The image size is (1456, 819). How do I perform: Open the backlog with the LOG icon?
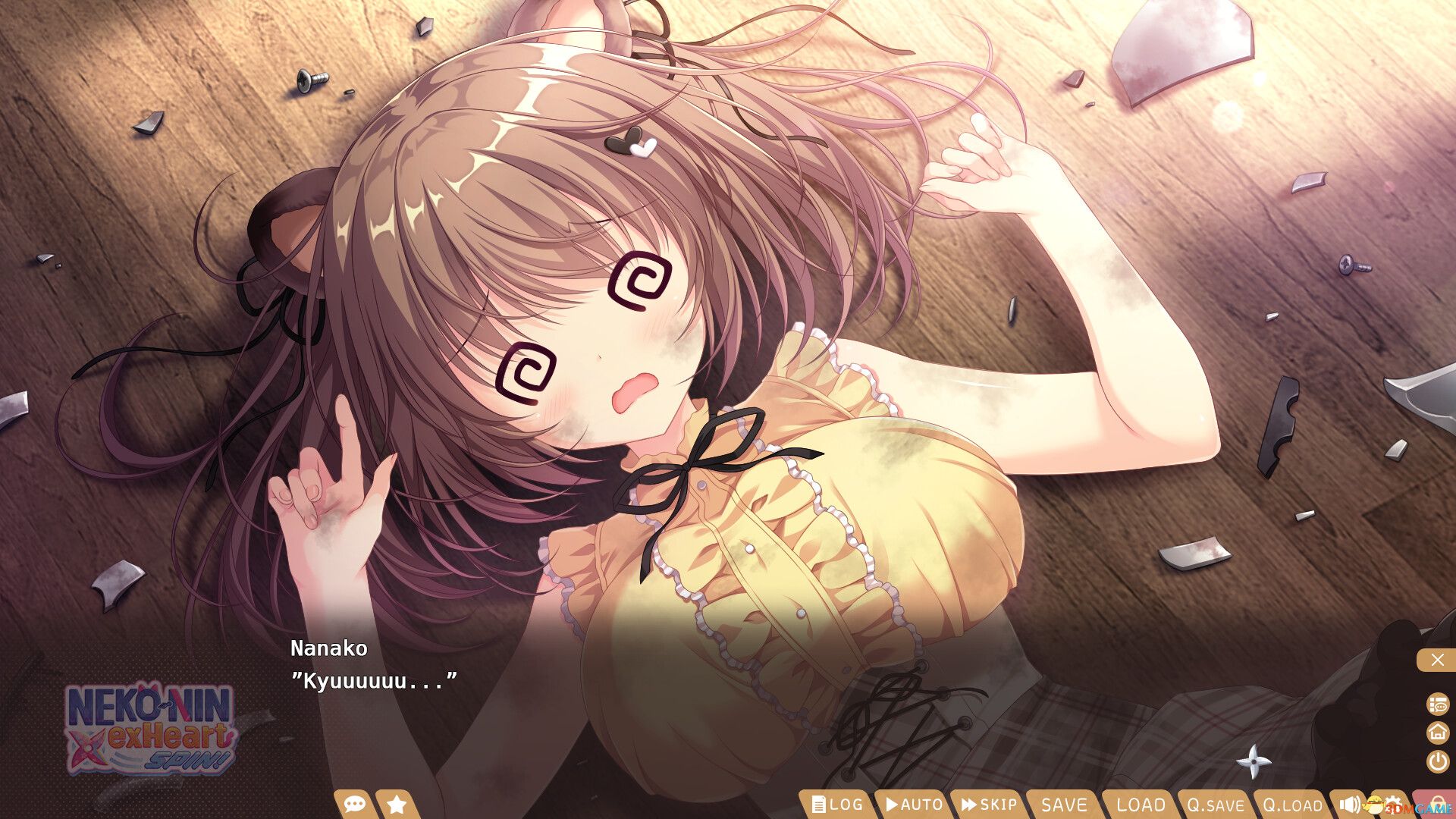point(838,805)
